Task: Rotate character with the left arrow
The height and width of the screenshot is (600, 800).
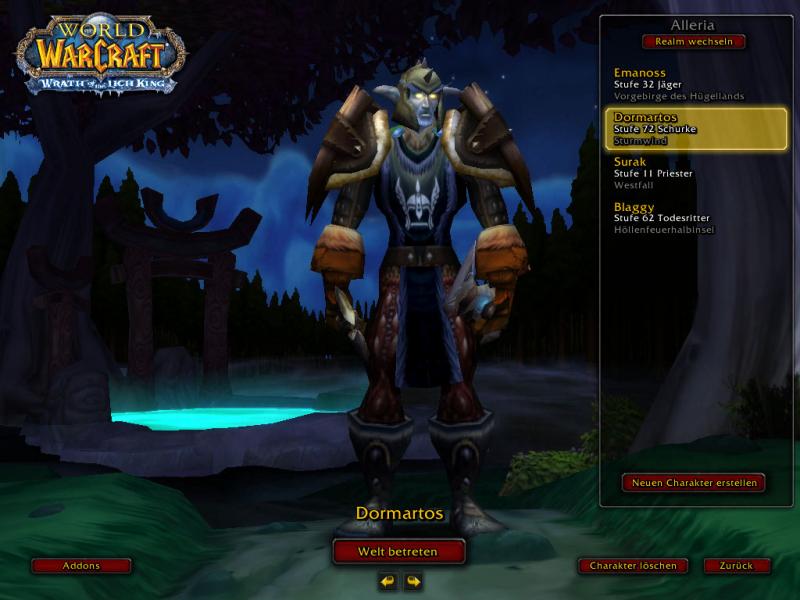Action: pyautogui.click(x=388, y=581)
